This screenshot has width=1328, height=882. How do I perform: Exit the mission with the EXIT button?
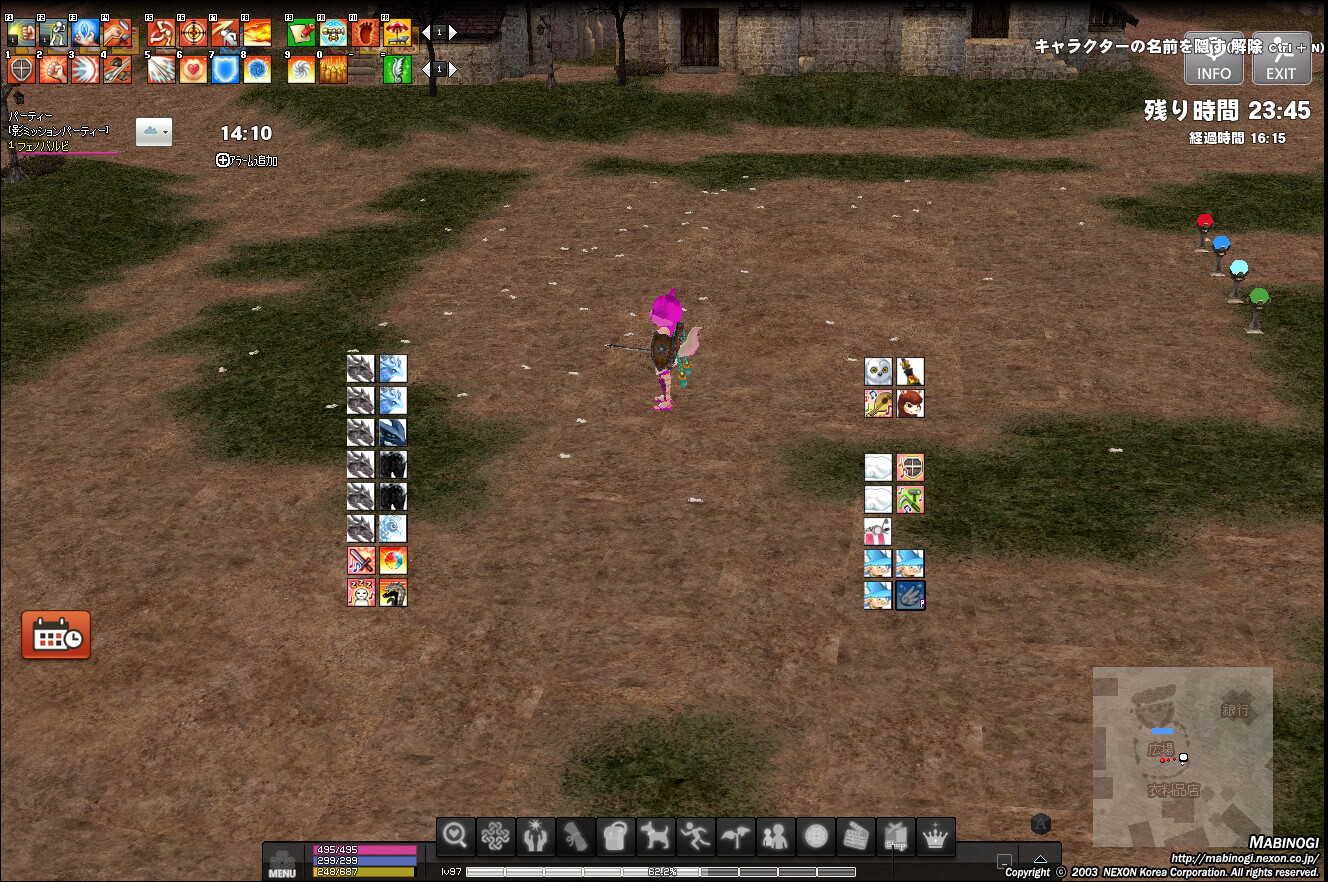pyautogui.click(x=1281, y=59)
